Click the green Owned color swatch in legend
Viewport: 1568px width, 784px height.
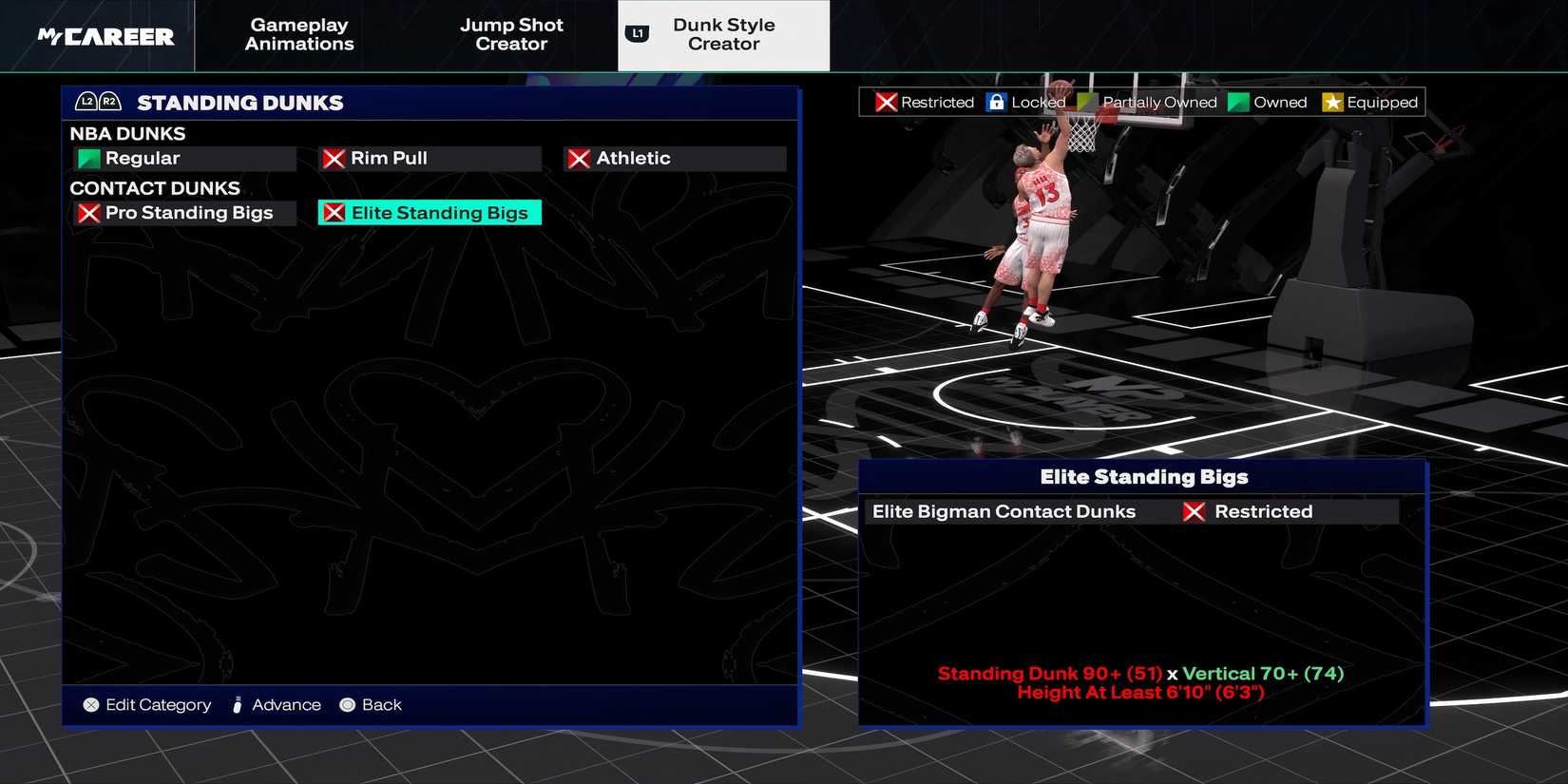click(x=1238, y=102)
